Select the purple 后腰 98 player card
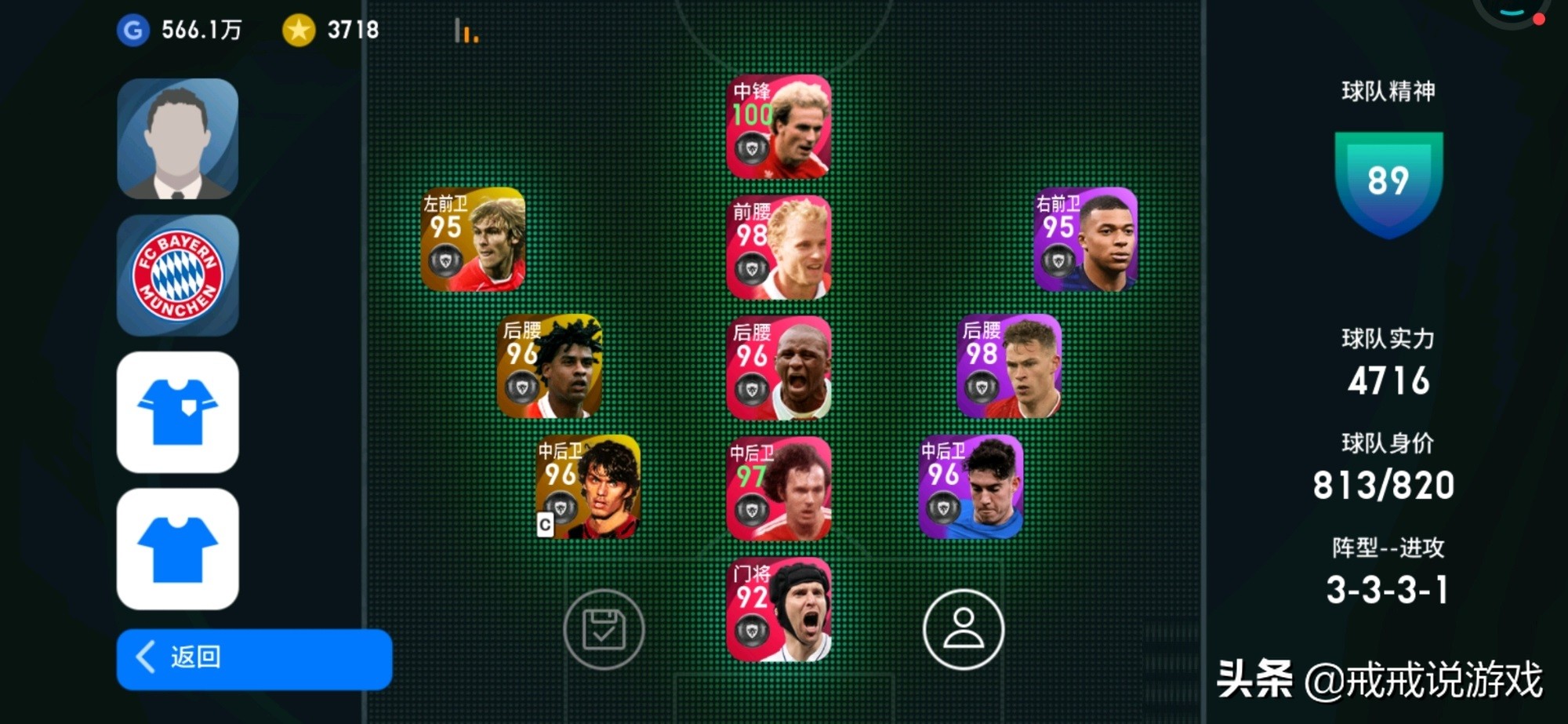The image size is (1568, 724). [x=1009, y=366]
